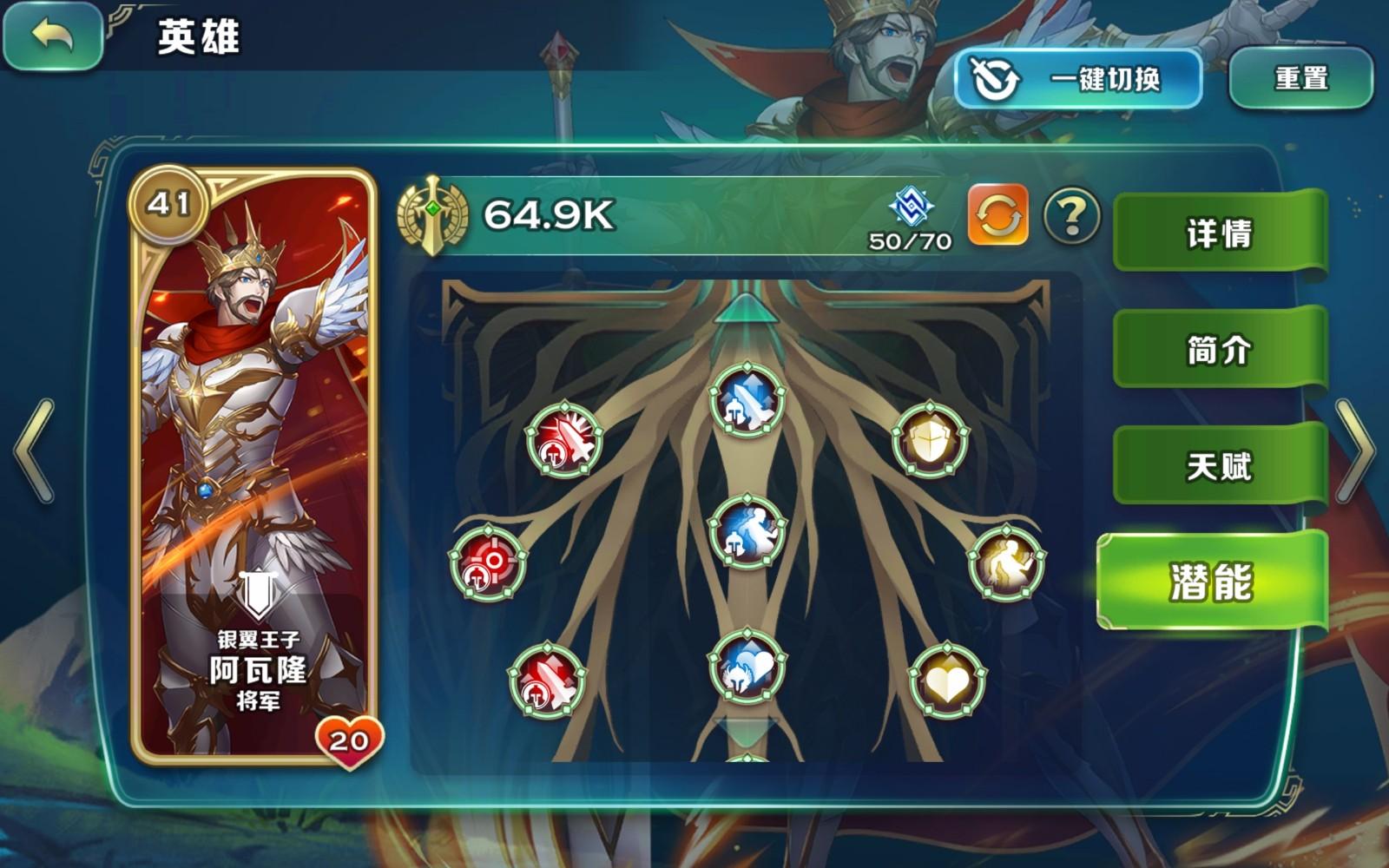Screen dimensions: 1389x868
Task: Open the 天赋 talent tab
Action: 1220,466
